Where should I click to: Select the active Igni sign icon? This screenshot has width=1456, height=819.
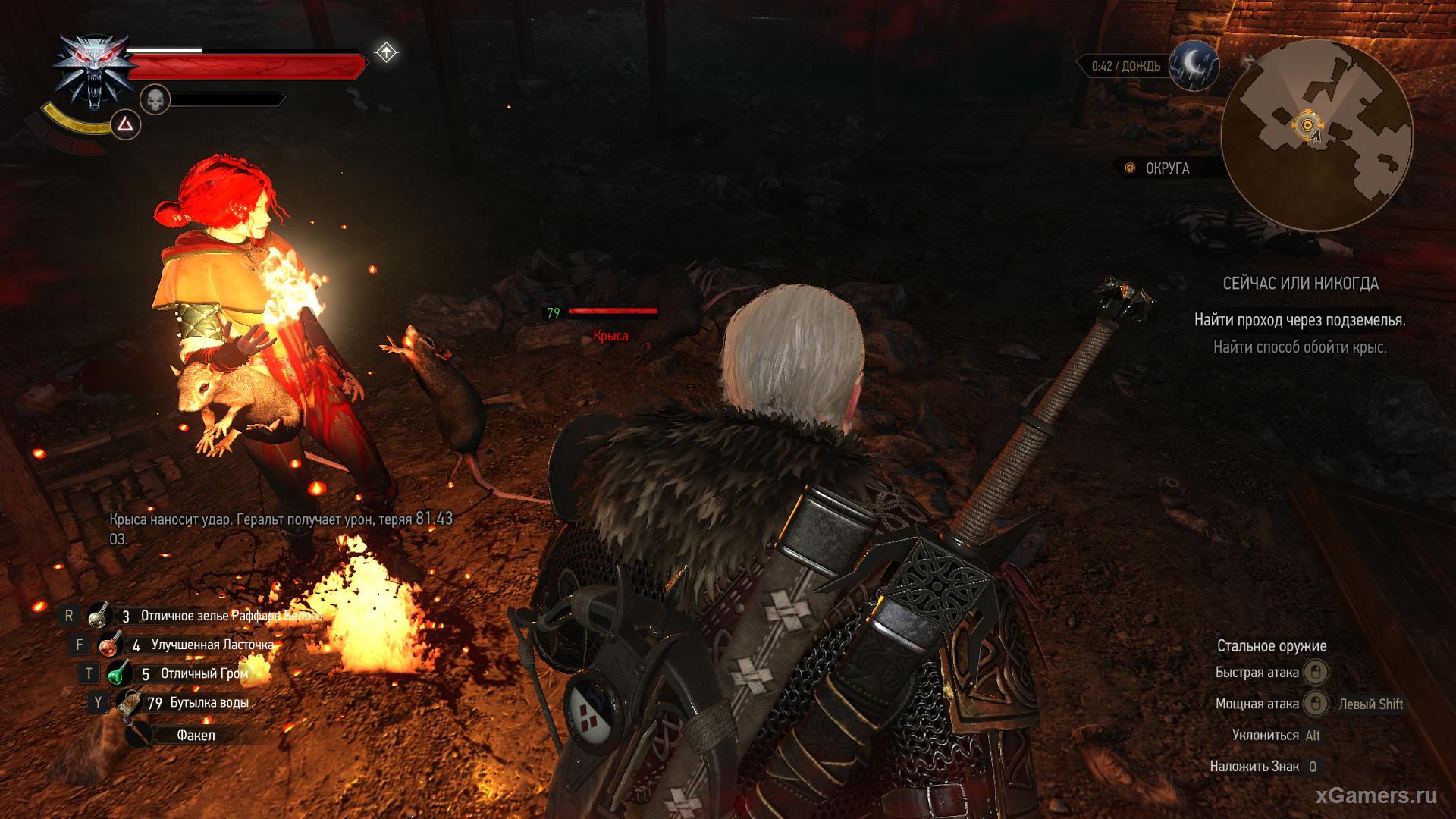tap(126, 124)
